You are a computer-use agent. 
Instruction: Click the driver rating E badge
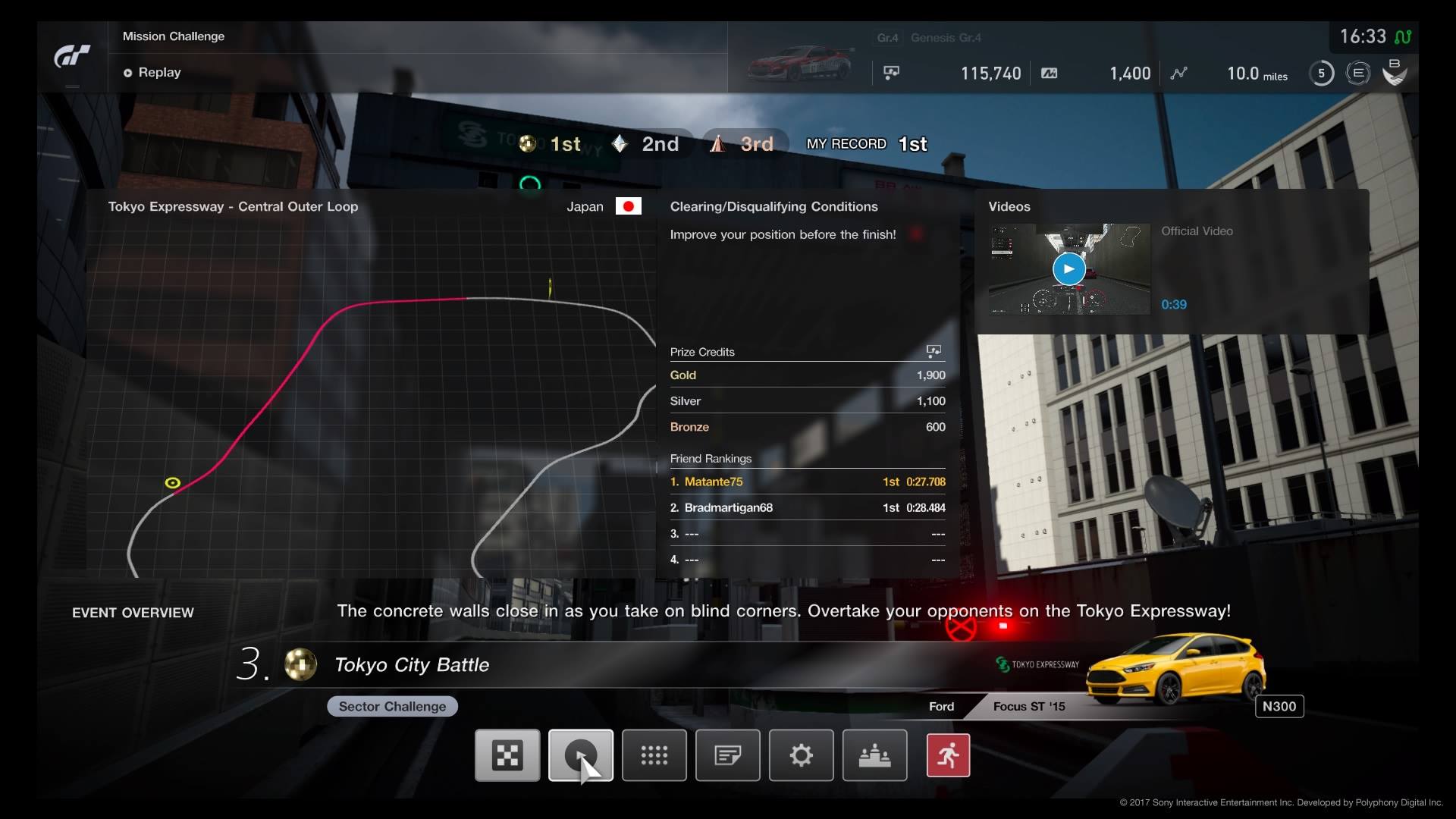pyautogui.click(x=1357, y=73)
